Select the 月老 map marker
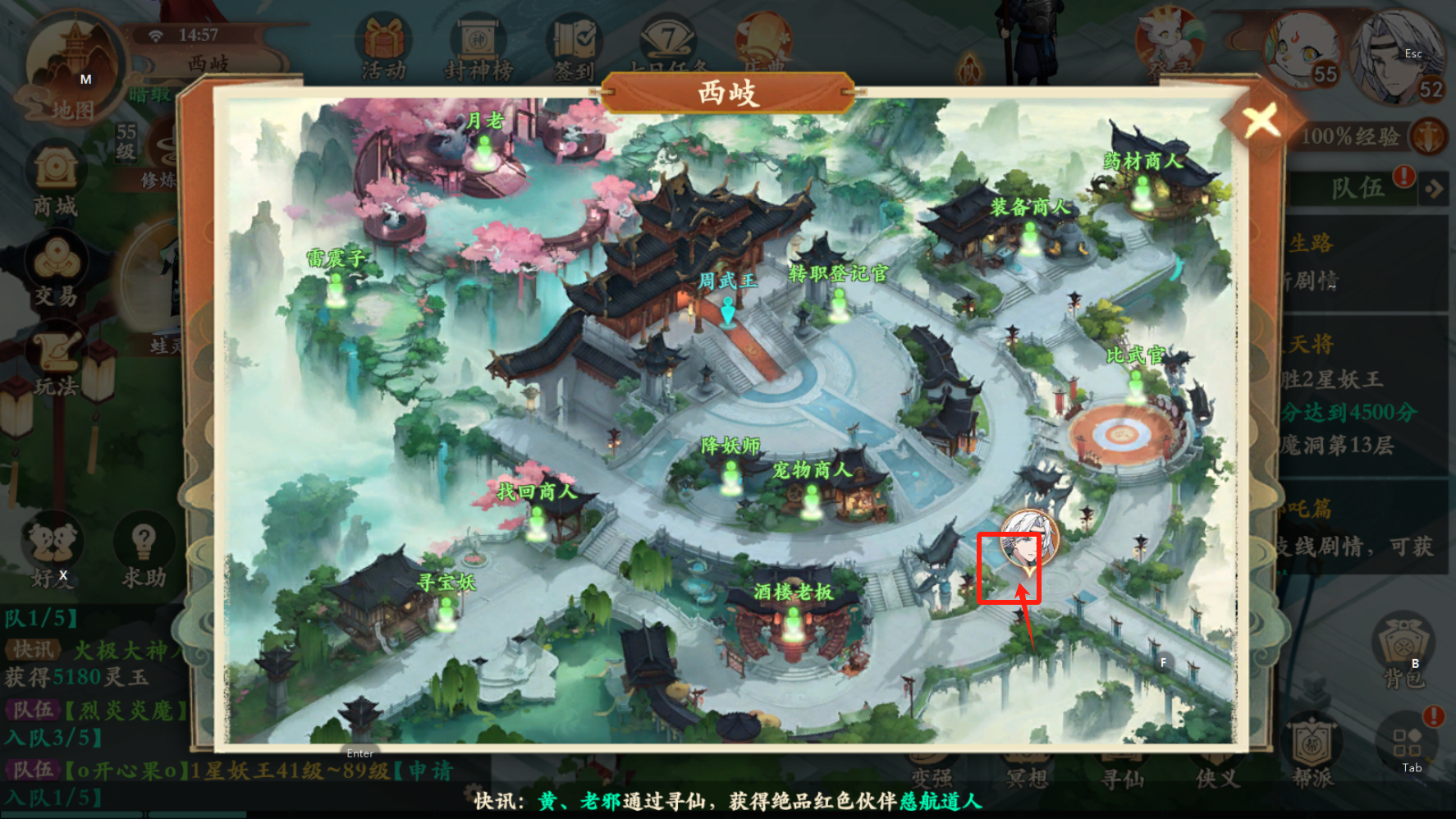The image size is (1456, 819). click(484, 152)
